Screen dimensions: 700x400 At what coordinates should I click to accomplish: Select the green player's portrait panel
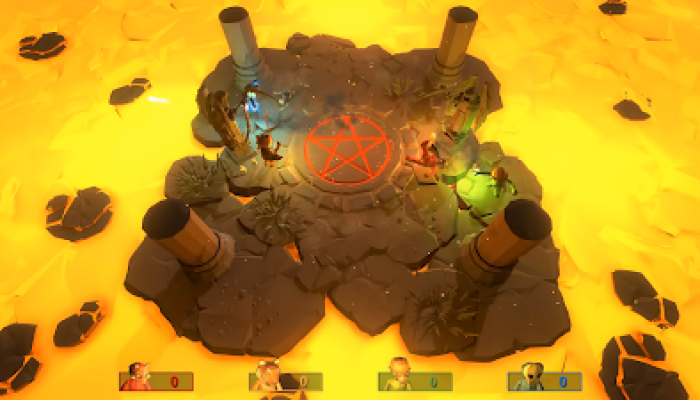point(415,380)
